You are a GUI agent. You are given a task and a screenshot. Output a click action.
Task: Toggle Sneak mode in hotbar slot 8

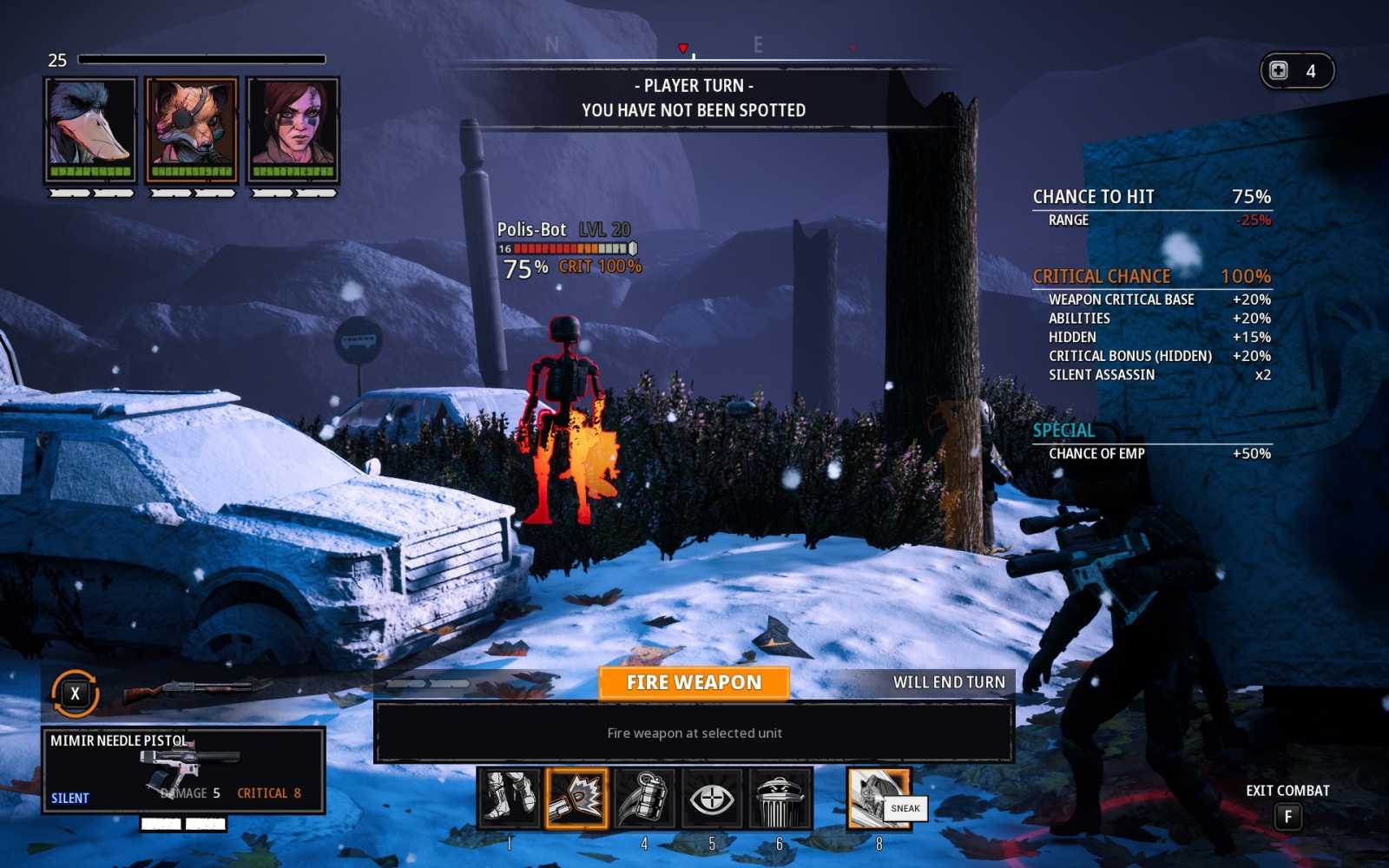[877, 800]
